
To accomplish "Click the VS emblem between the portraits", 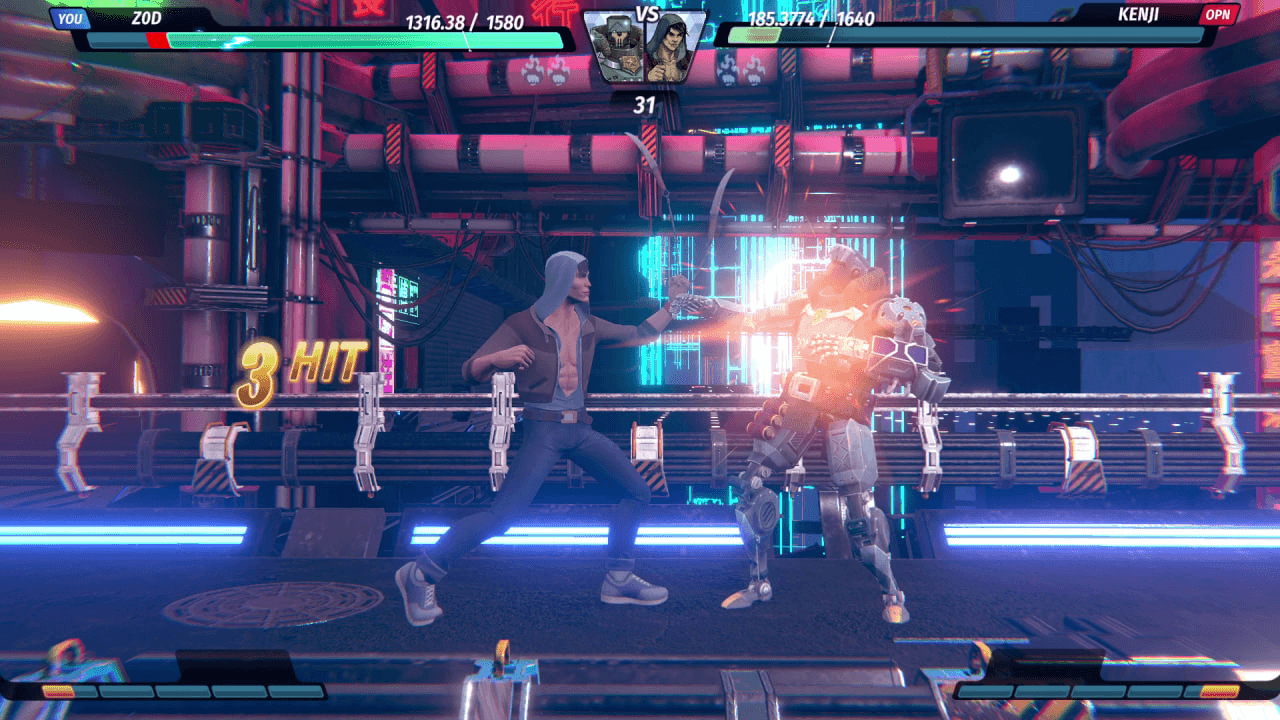I will pos(647,12).
